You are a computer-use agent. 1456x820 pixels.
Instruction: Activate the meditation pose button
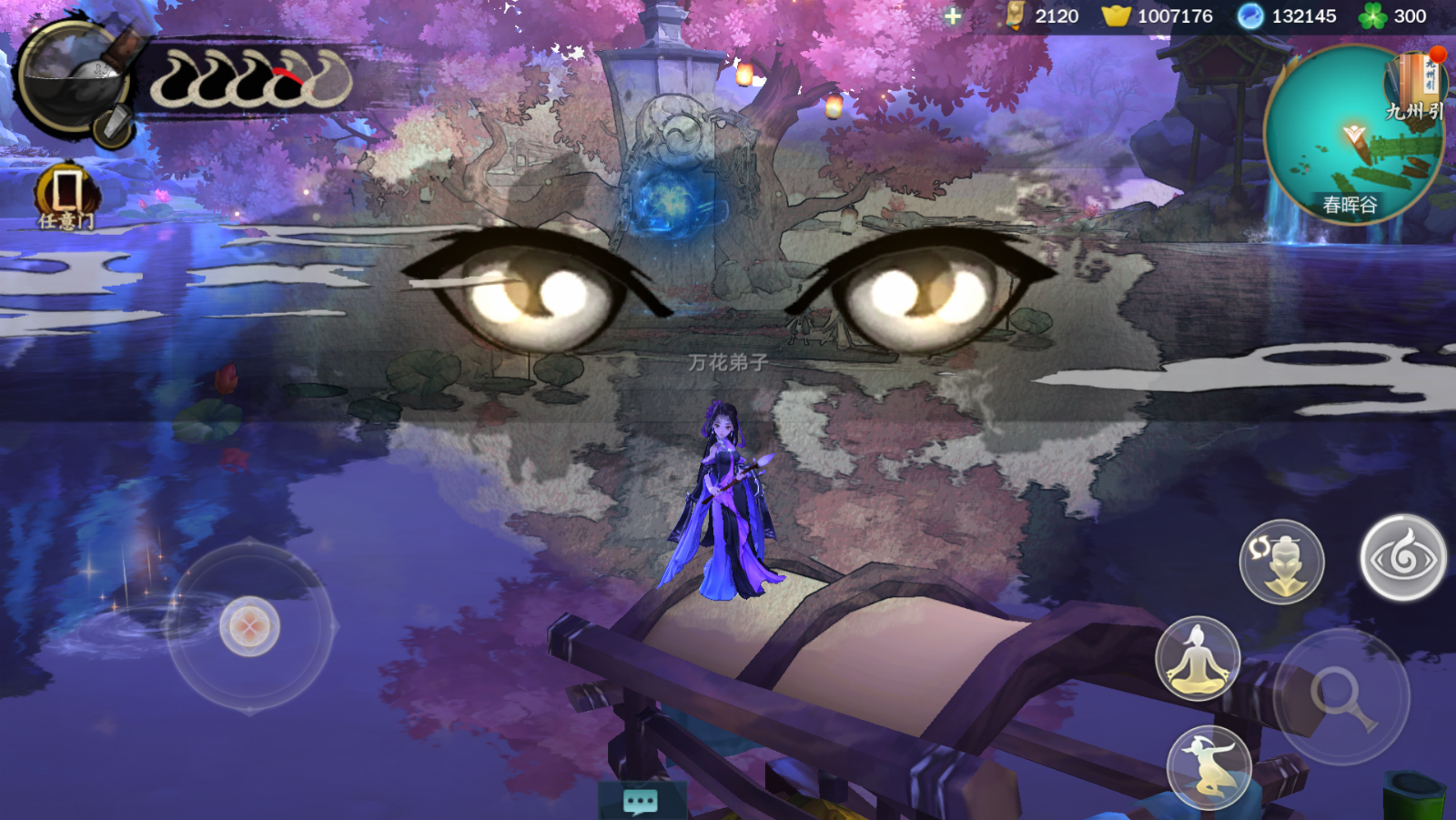pyautogui.click(x=1198, y=658)
